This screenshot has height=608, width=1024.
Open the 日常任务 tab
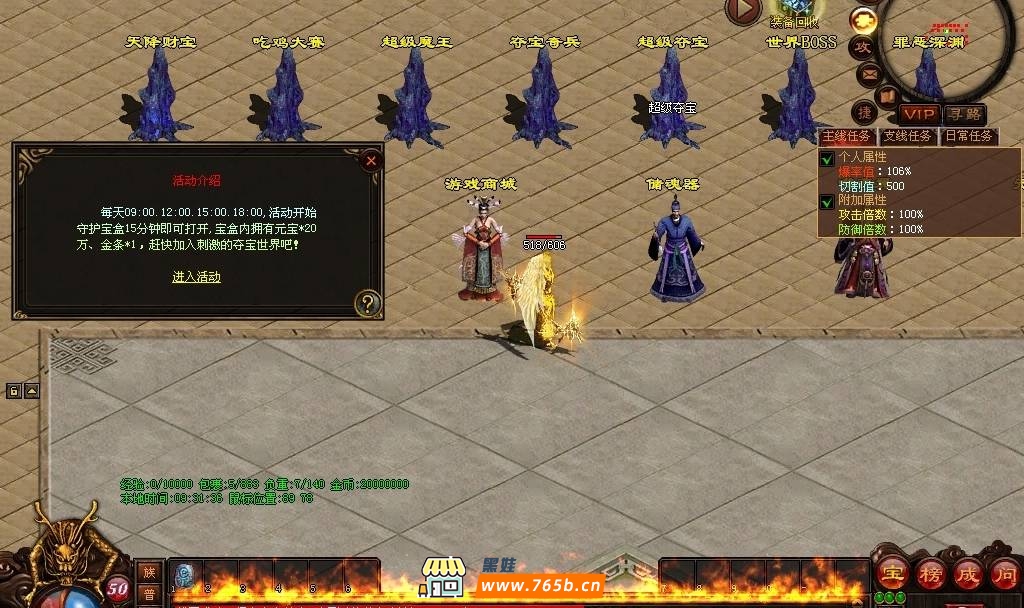tap(968, 136)
